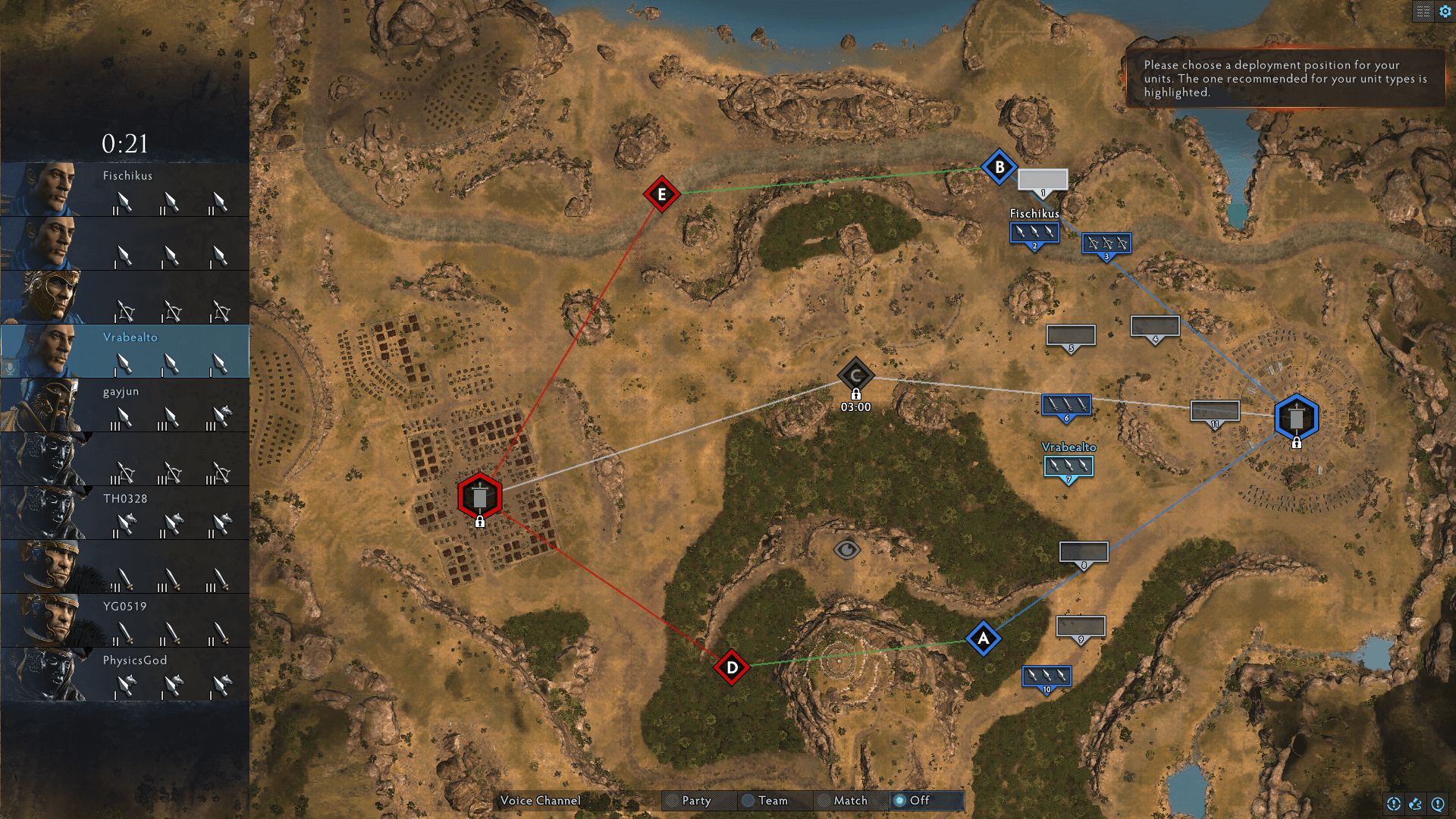Set voice channel to Party
The image size is (1456, 819).
click(697, 801)
